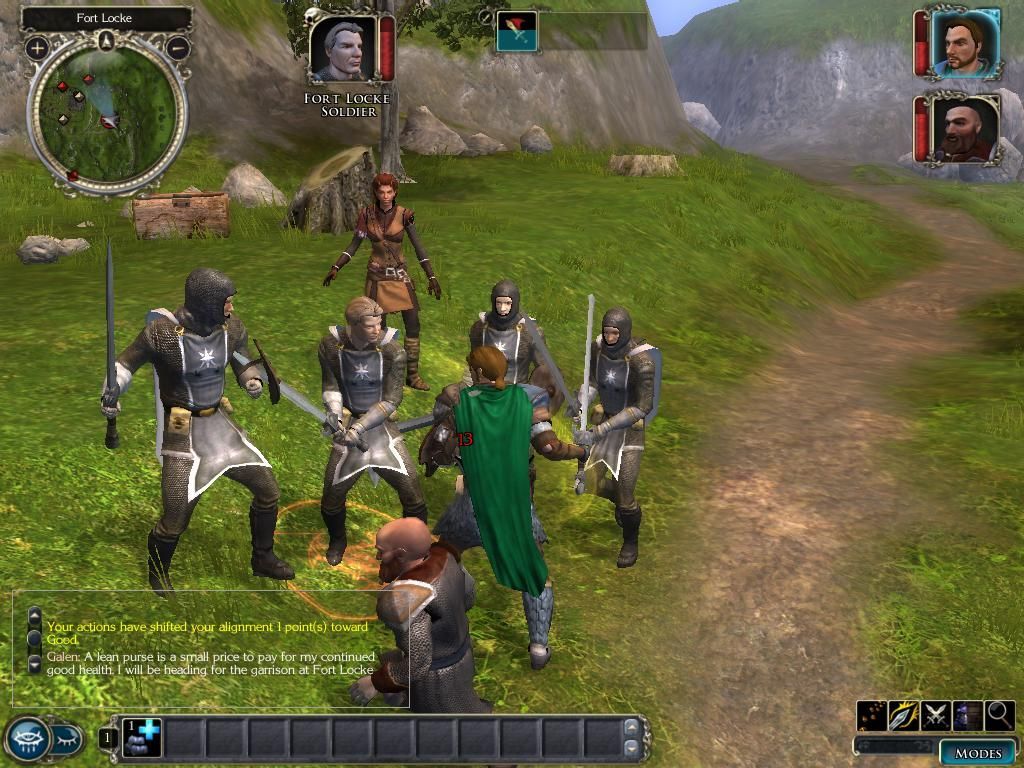1024x768 pixels.
Task: Use the first hotbar slot item
Action: (x=141, y=739)
